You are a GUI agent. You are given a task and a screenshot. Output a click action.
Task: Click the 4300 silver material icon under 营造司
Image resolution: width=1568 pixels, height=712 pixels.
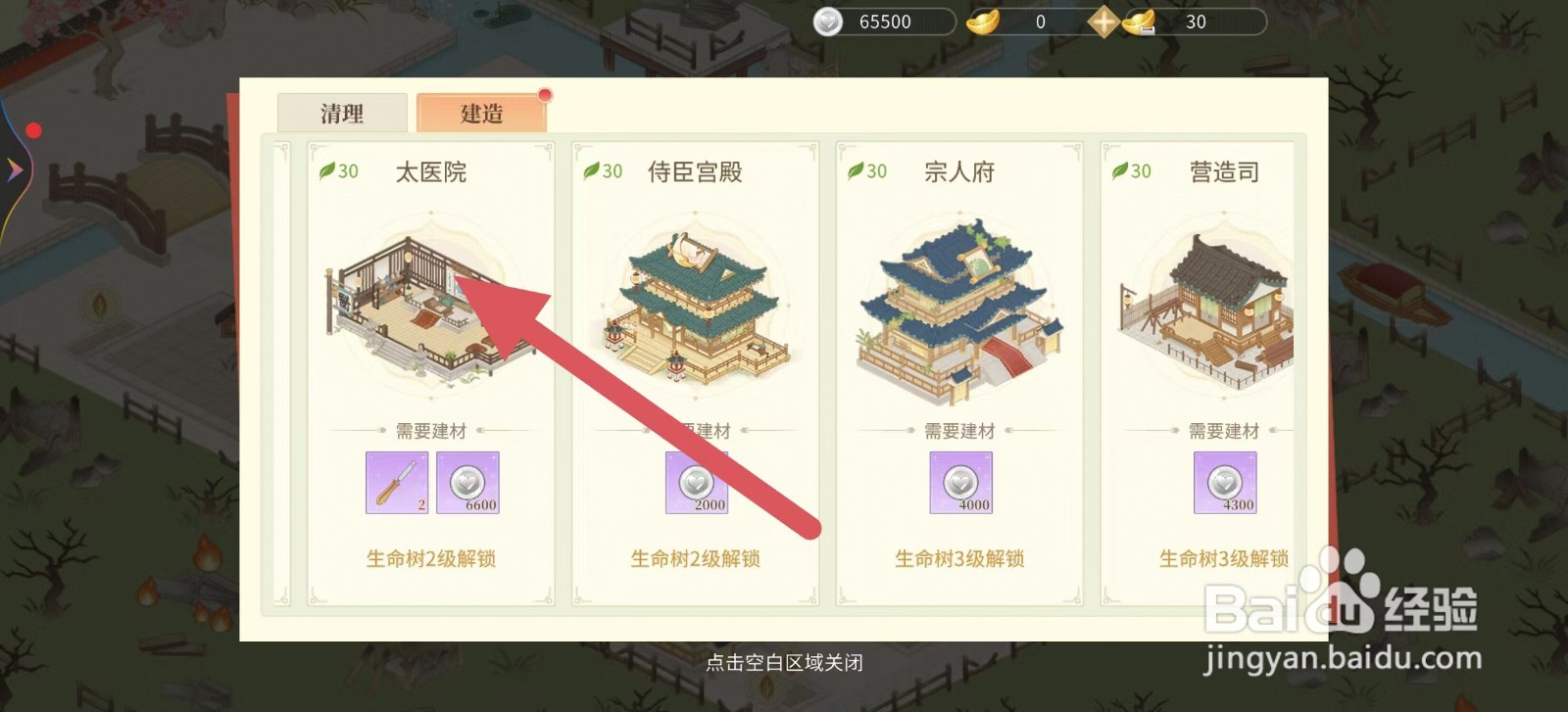click(x=1223, y=482)
